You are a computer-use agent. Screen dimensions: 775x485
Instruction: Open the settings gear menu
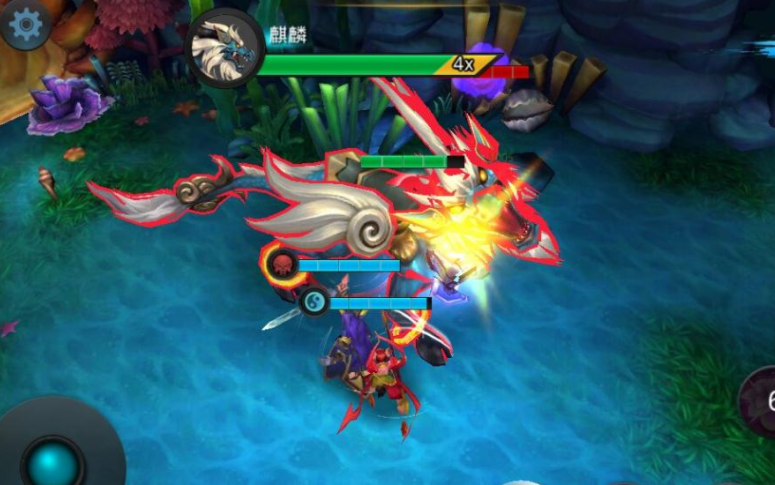(x=25, y=24)
